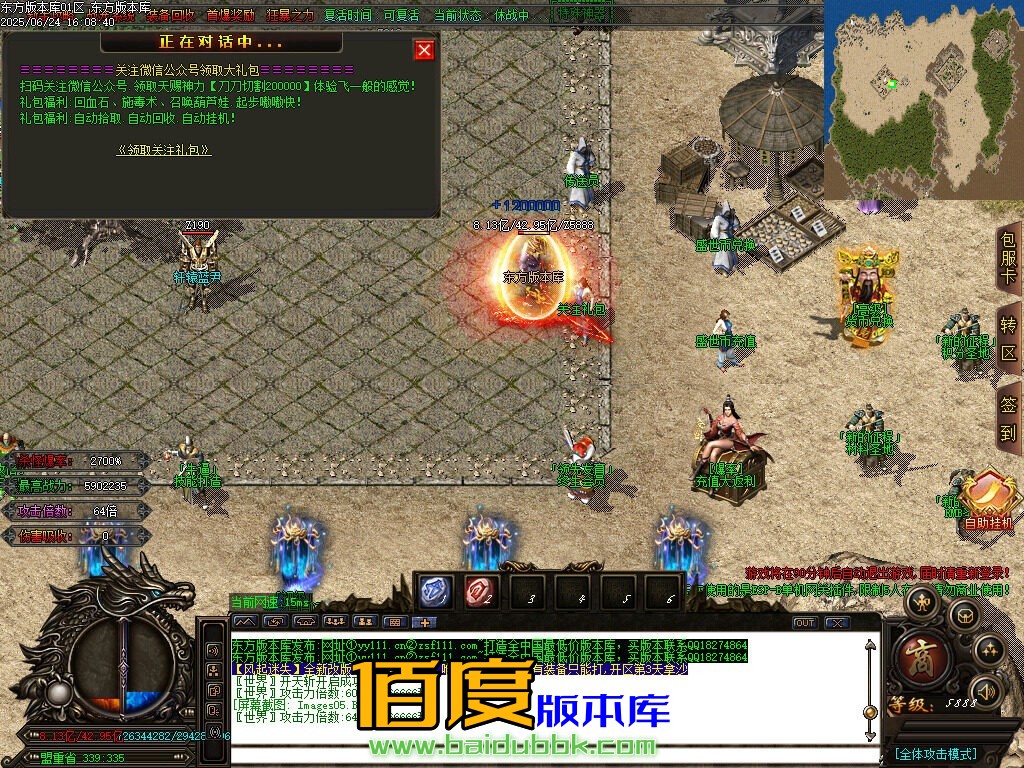Viewport: 1024px width, 768px height.
Task: Click the OUT button above the chat
Action: [x=805, y=623]
